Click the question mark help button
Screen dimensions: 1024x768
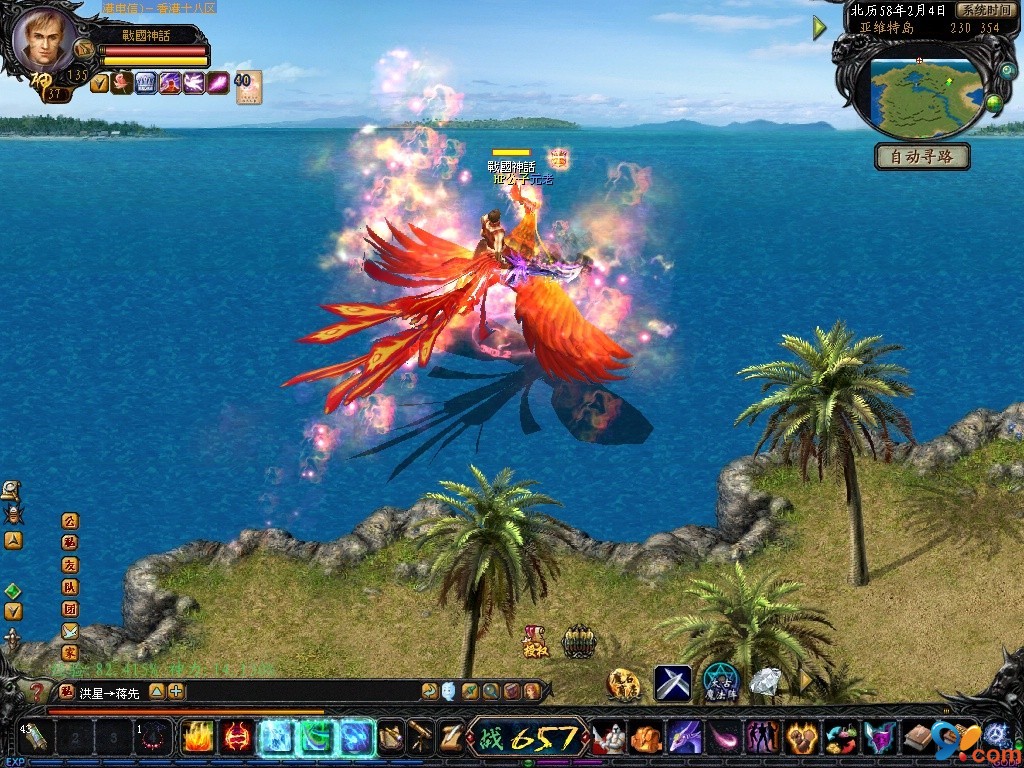click(x=37, y=691)
